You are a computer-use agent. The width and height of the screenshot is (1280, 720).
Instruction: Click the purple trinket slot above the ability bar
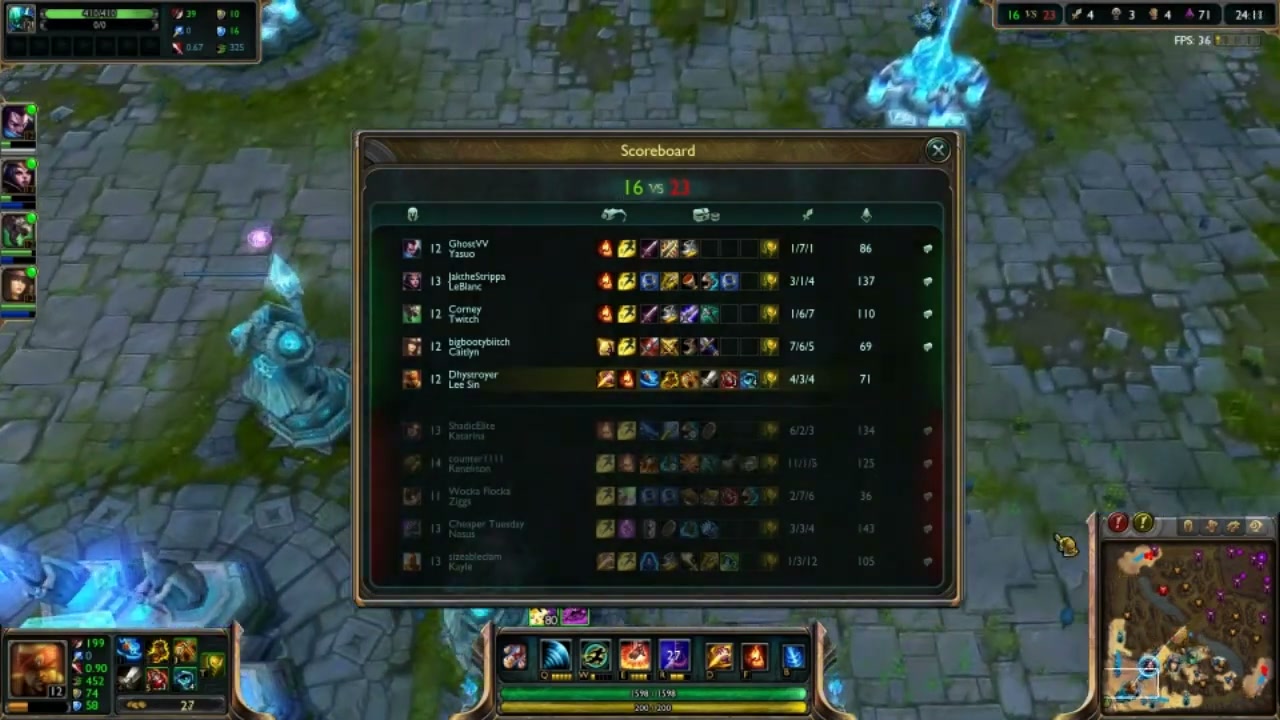pos(574,617)
